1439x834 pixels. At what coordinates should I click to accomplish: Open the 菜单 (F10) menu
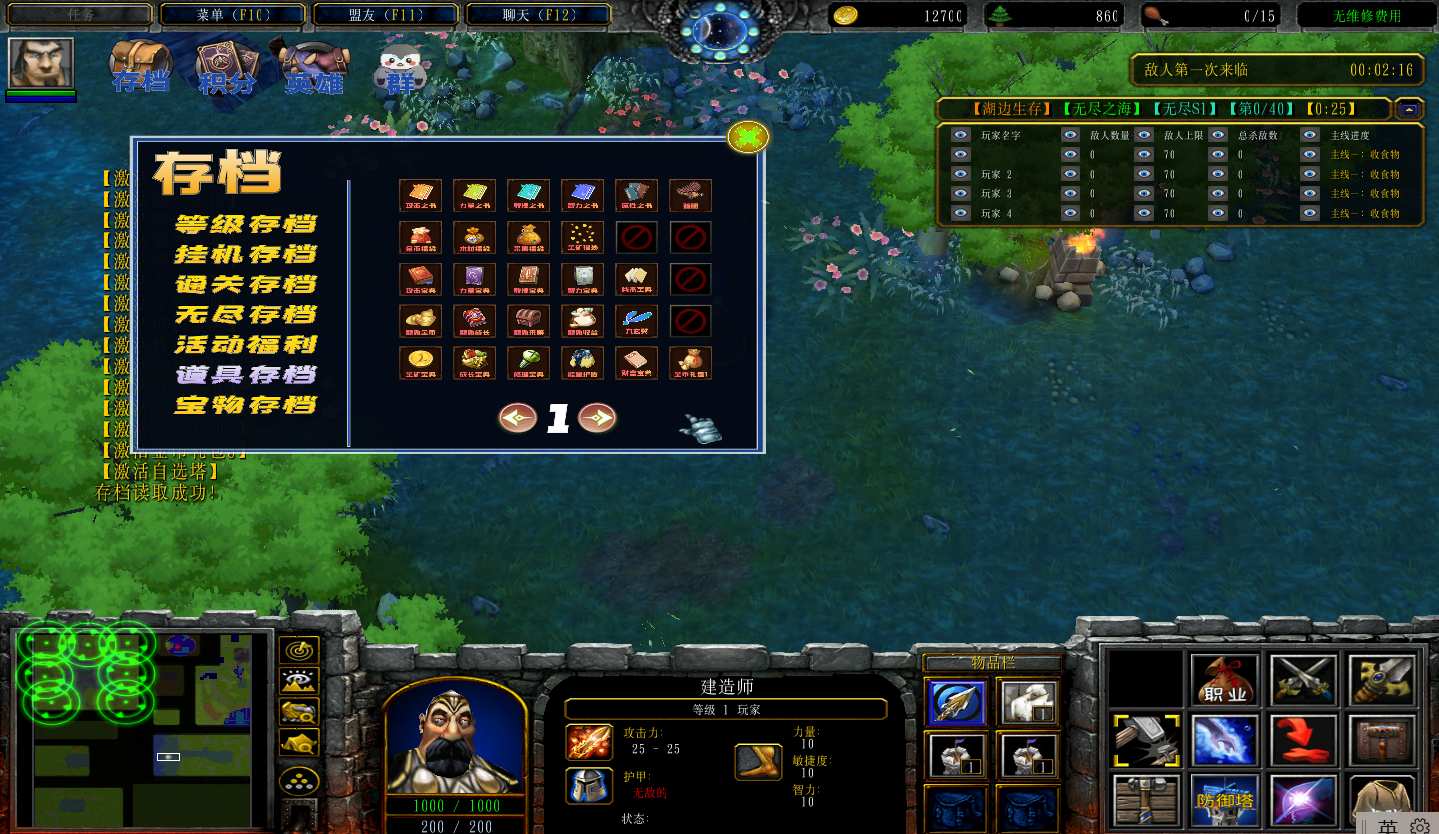[x=234, y=15]
